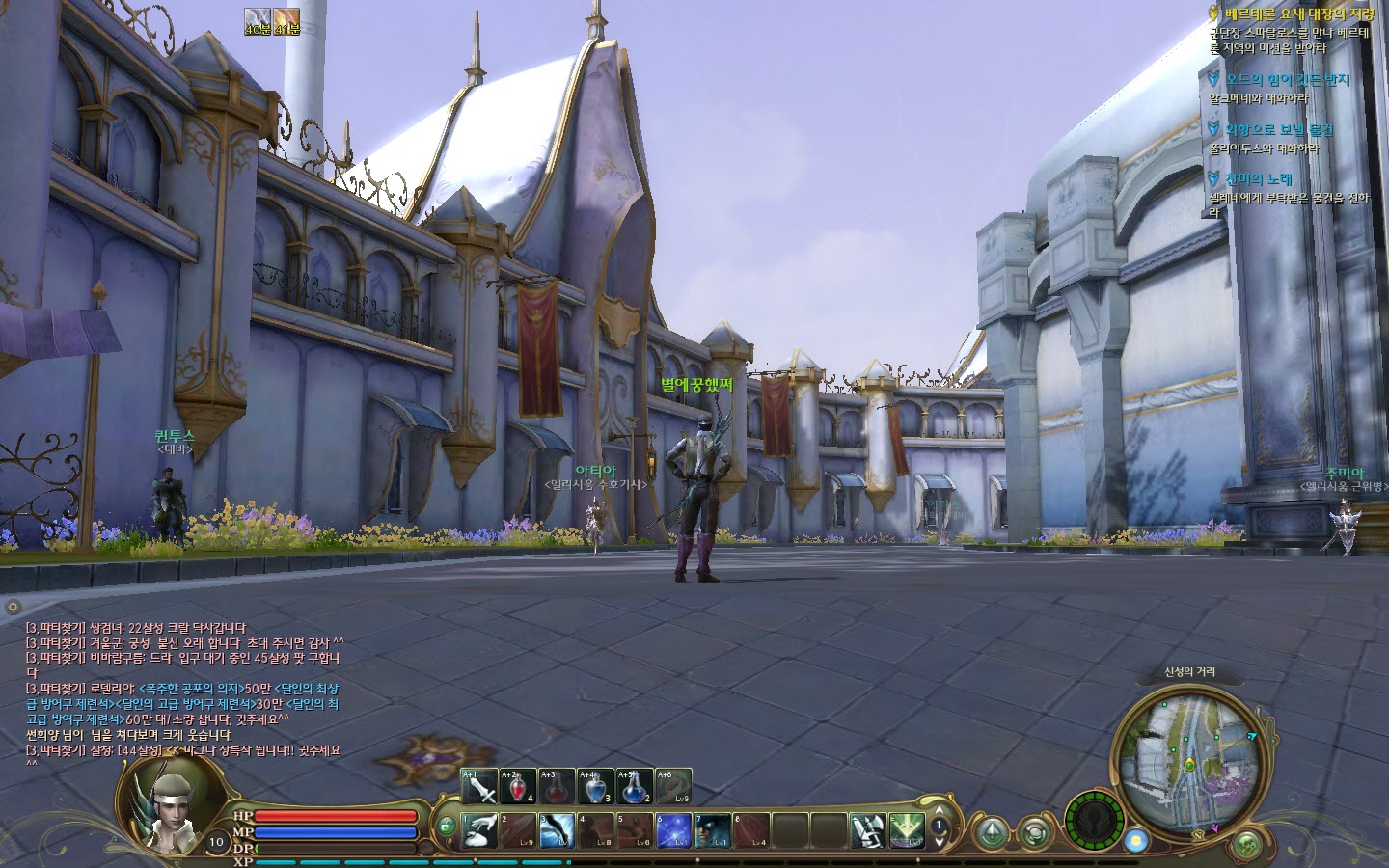Use the blue mana flask with count 2
Viewport: 1389px width, 868px height.
click(x=634, y=787)
